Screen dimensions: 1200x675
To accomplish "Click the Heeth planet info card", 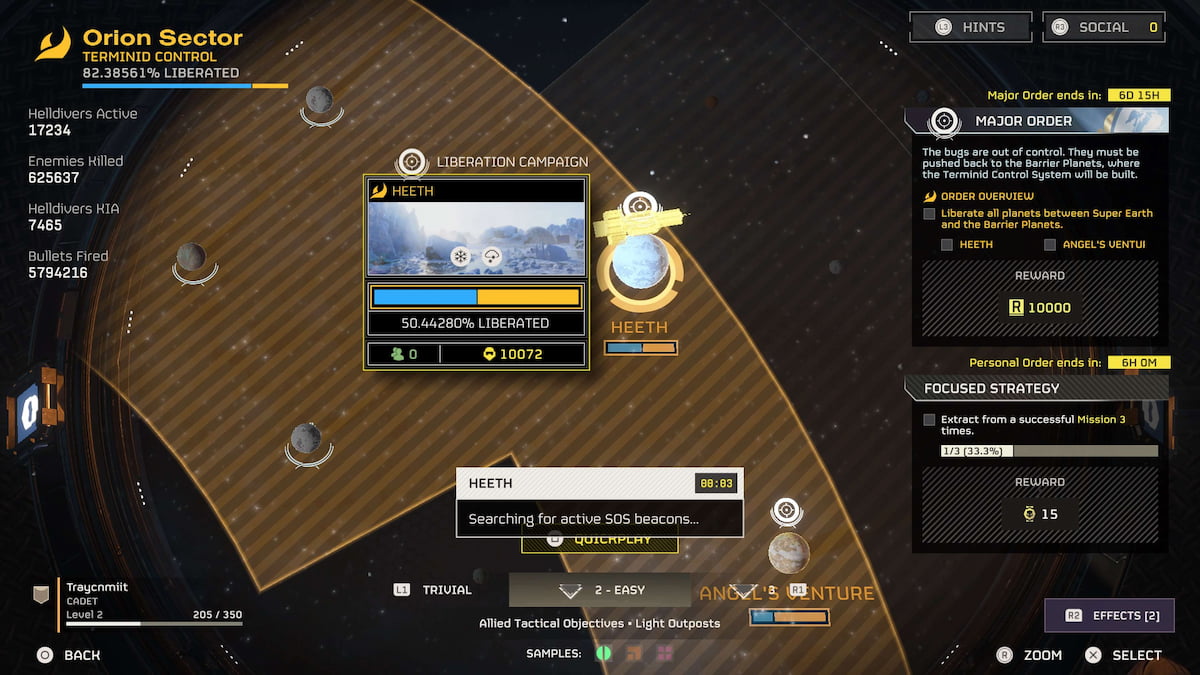I will coord(476,272).
